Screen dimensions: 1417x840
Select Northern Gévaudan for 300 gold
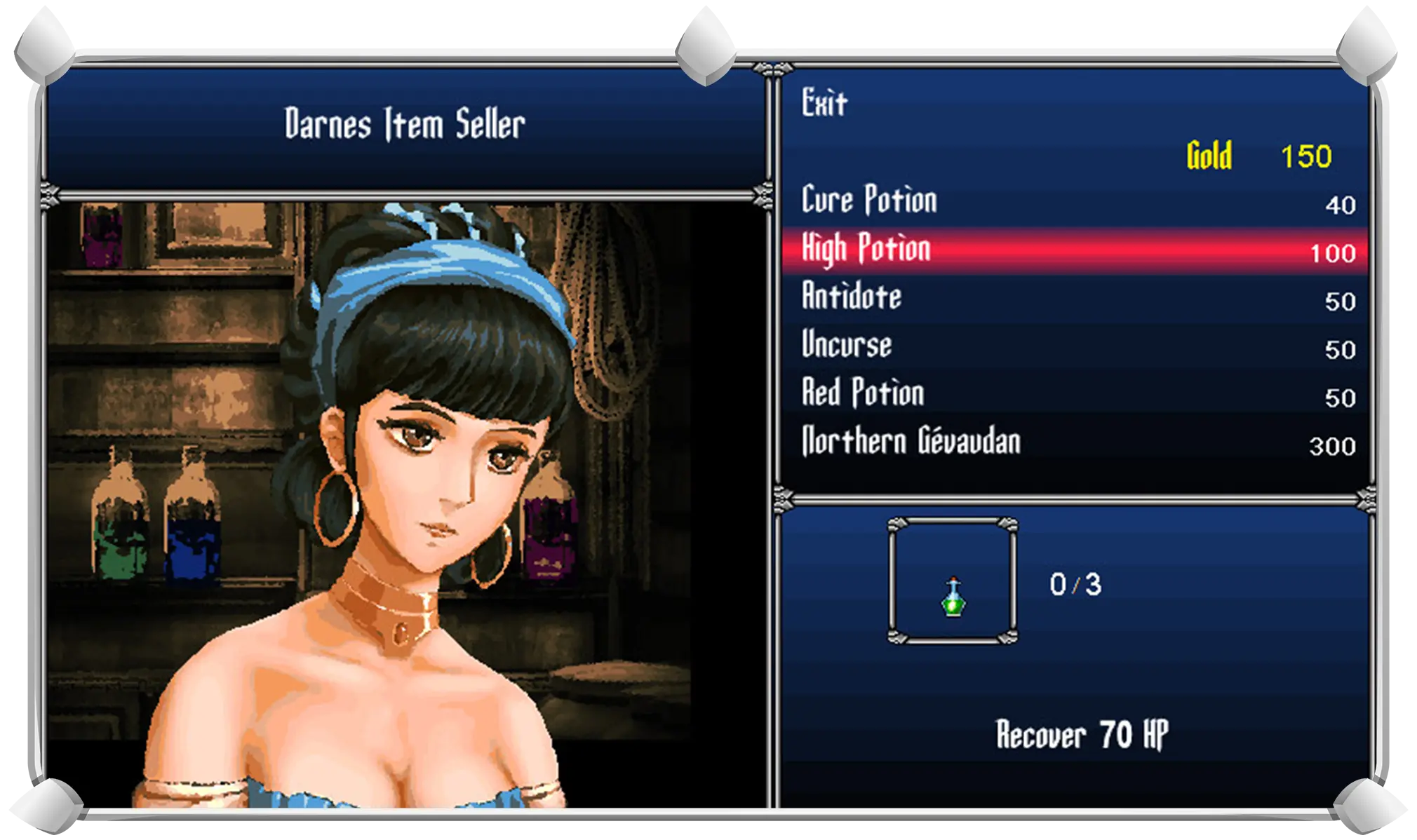(x=911, y=442)
